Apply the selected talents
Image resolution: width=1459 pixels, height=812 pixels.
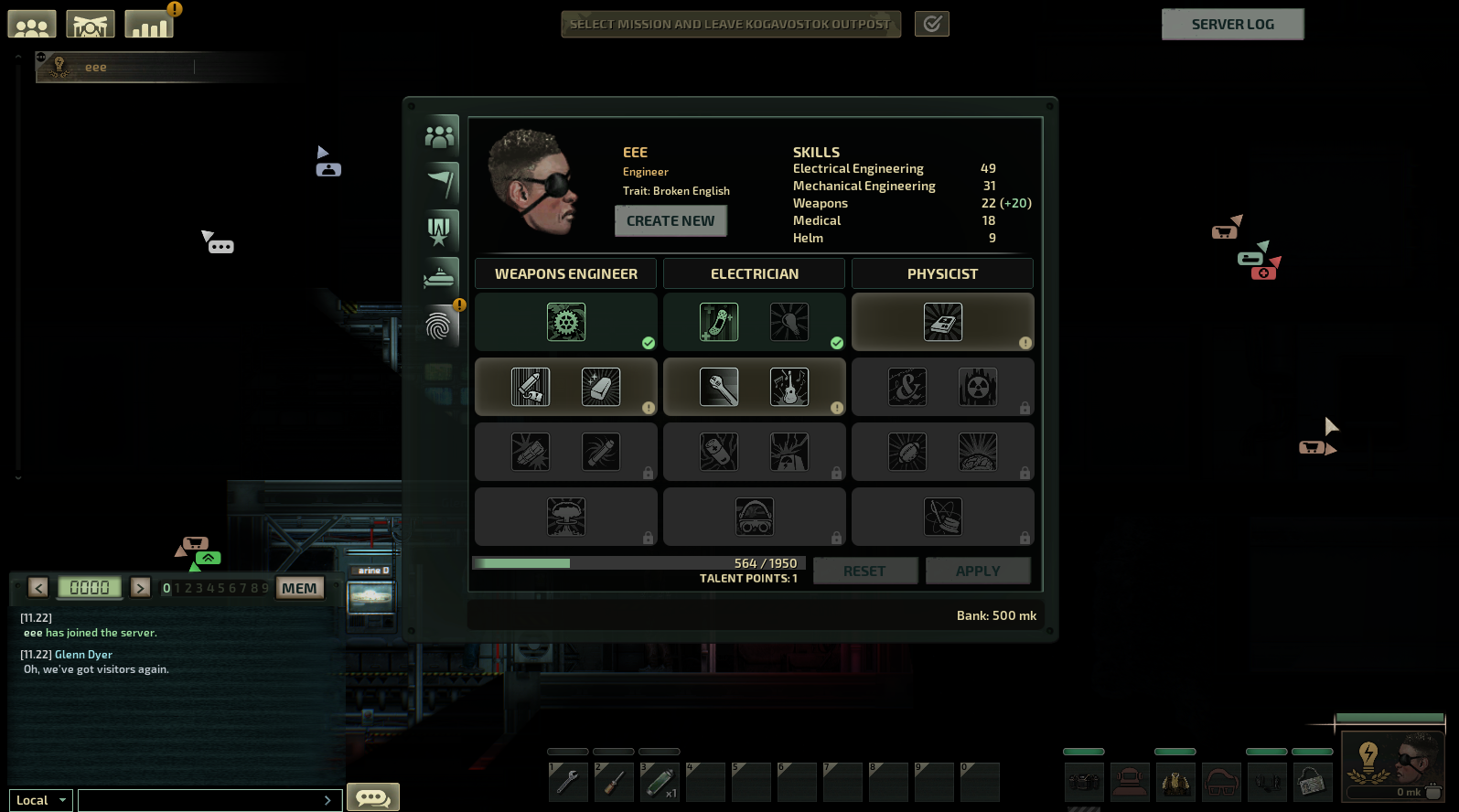click(x=977, y=572)
